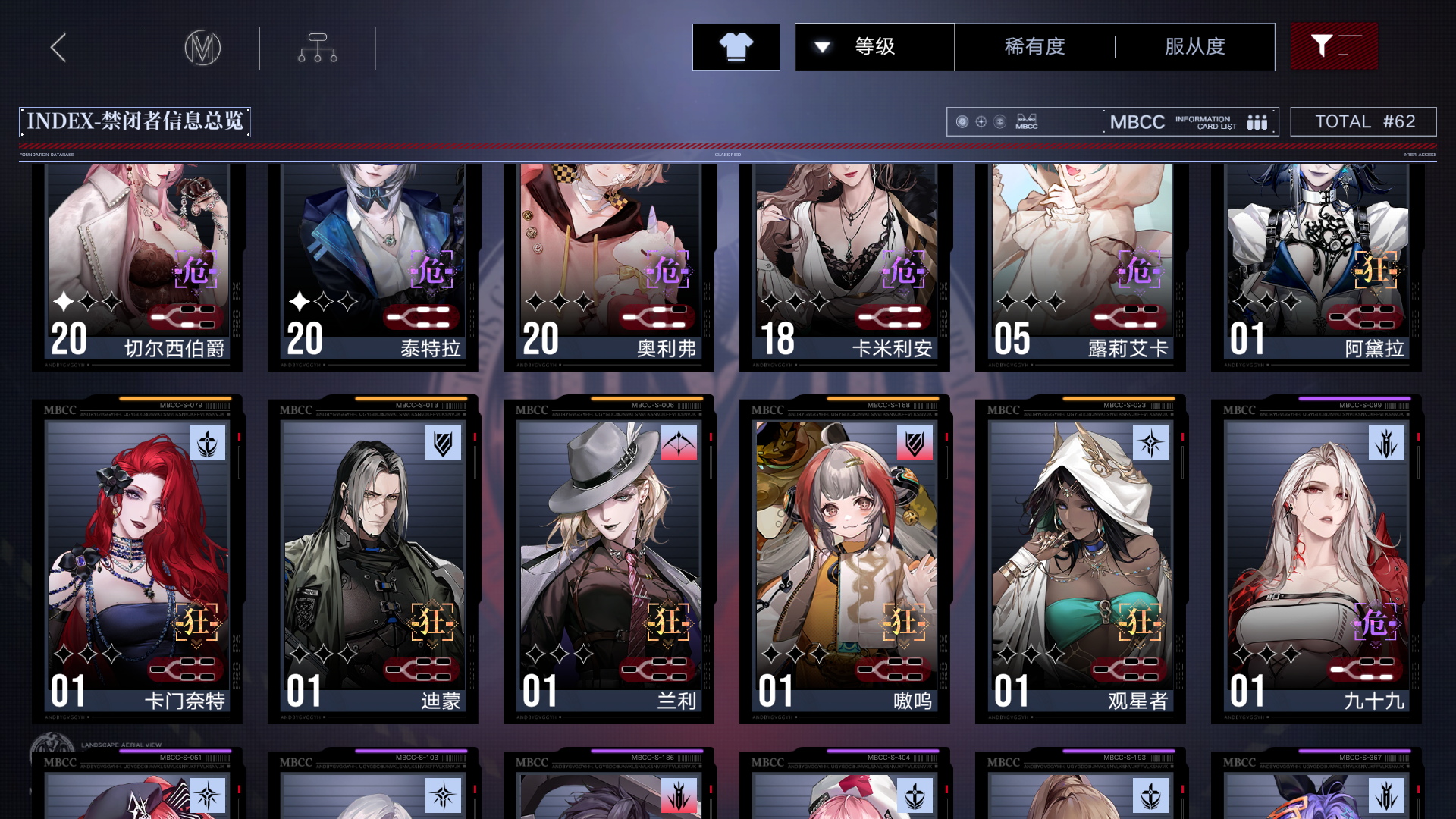This screenshot has height=819, width=1456.
Task: Click the bow class icon on 兰利's card
Action: 679,444
